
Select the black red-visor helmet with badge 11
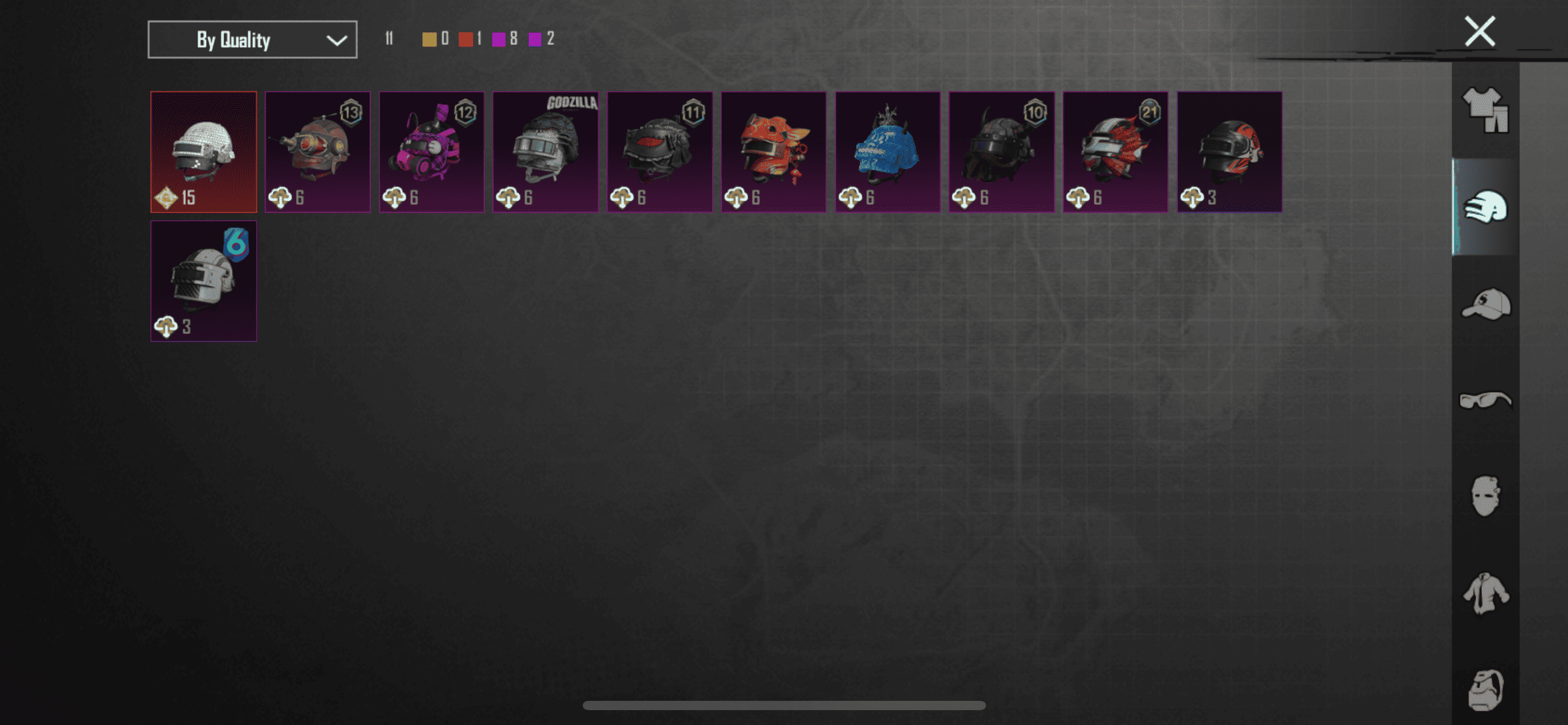click(660, 152)
